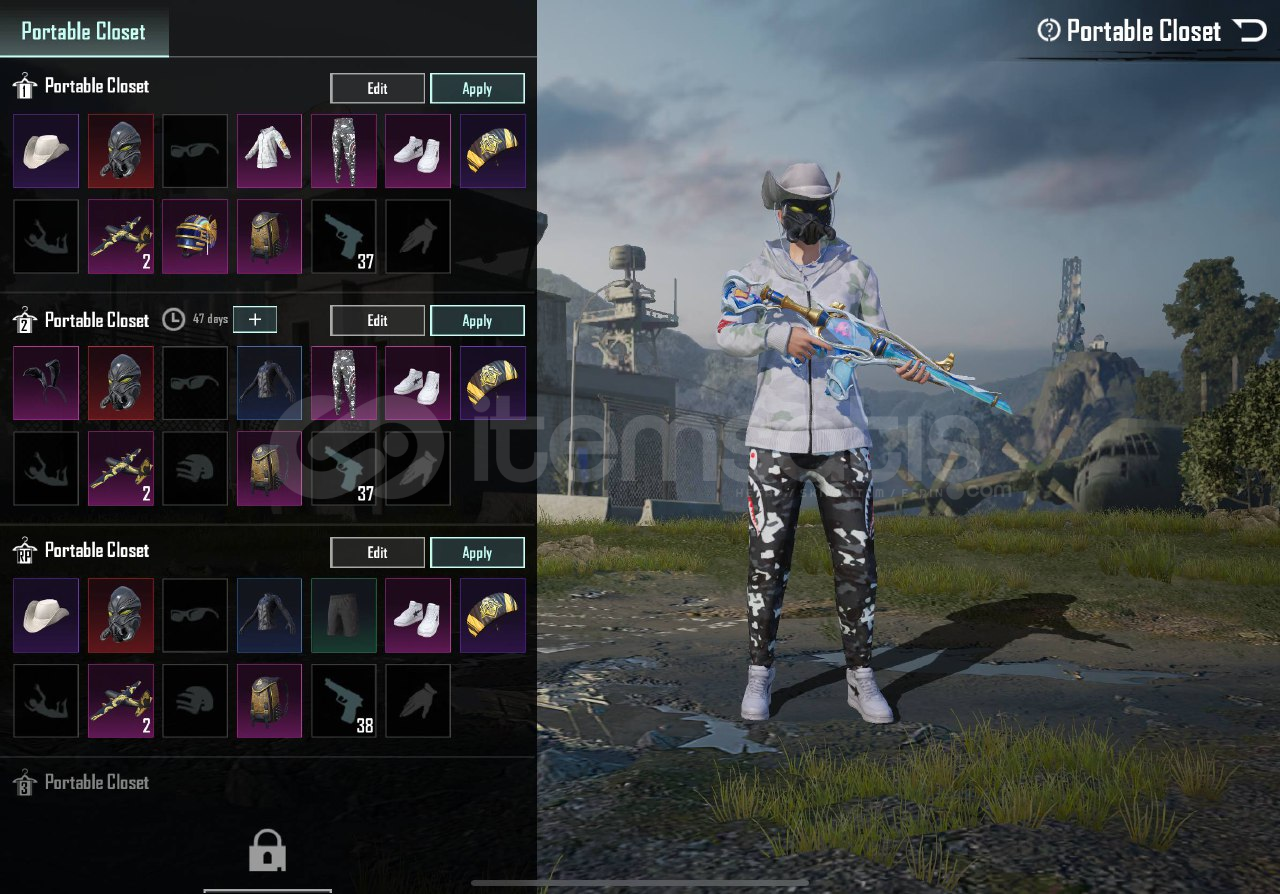
Task: Apply closet set number 1
Action: click(x=477, y=88)
